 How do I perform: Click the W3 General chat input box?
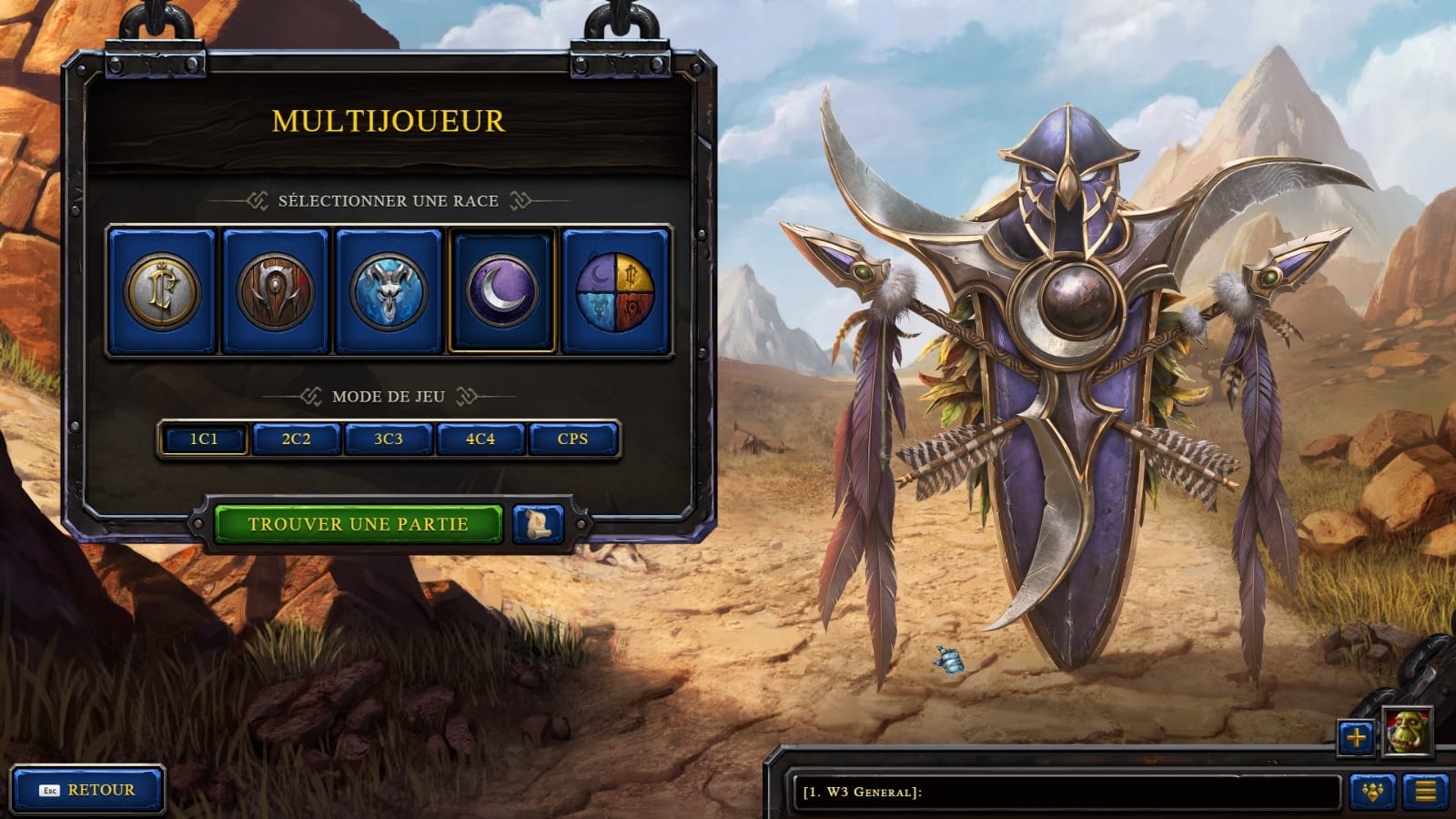(1065, 792)
